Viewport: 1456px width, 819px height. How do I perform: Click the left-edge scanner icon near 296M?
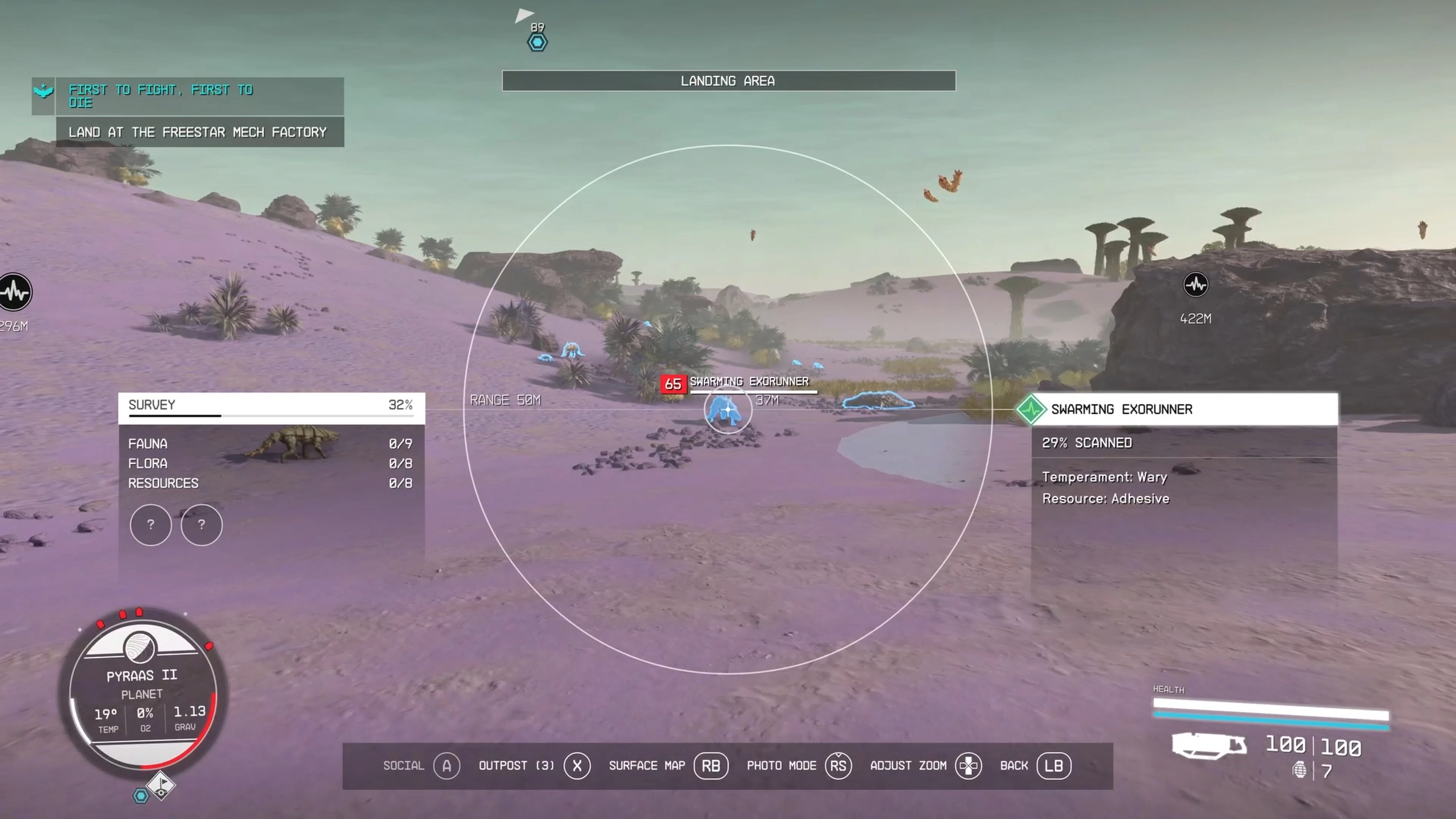tap(15, 292)
